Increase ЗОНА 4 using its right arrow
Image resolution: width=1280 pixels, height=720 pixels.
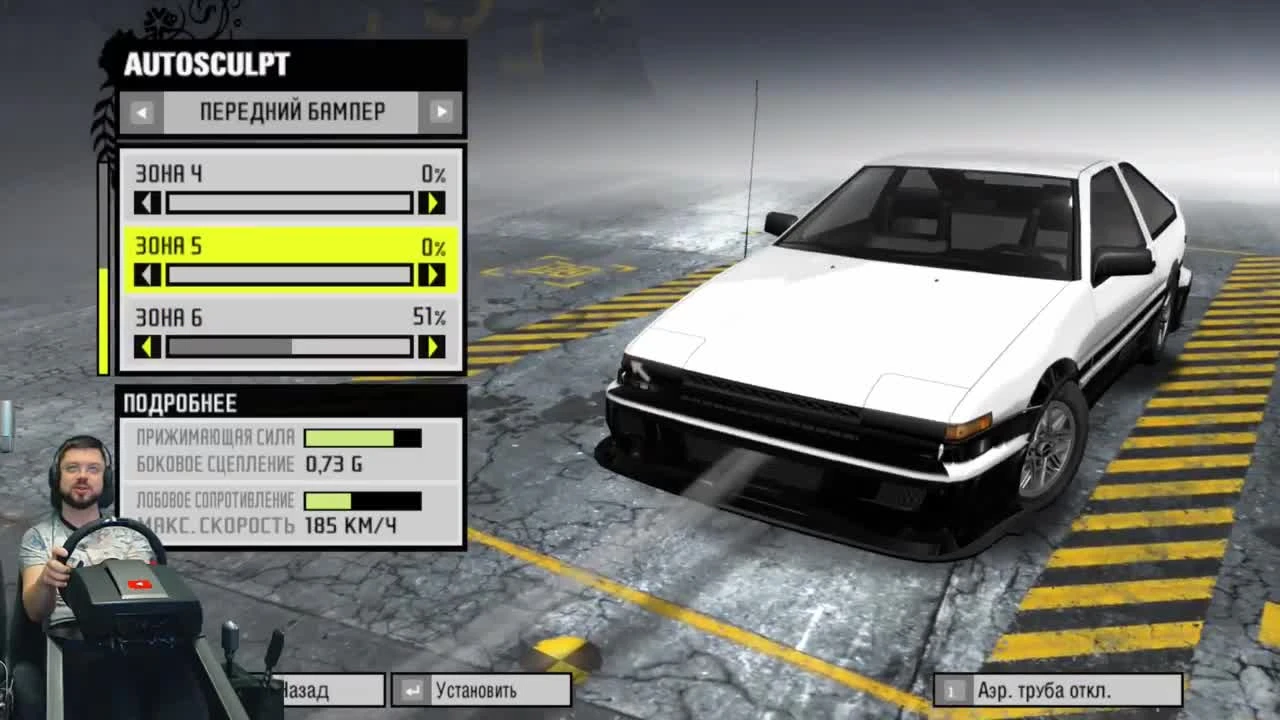[x=434, y=202]
